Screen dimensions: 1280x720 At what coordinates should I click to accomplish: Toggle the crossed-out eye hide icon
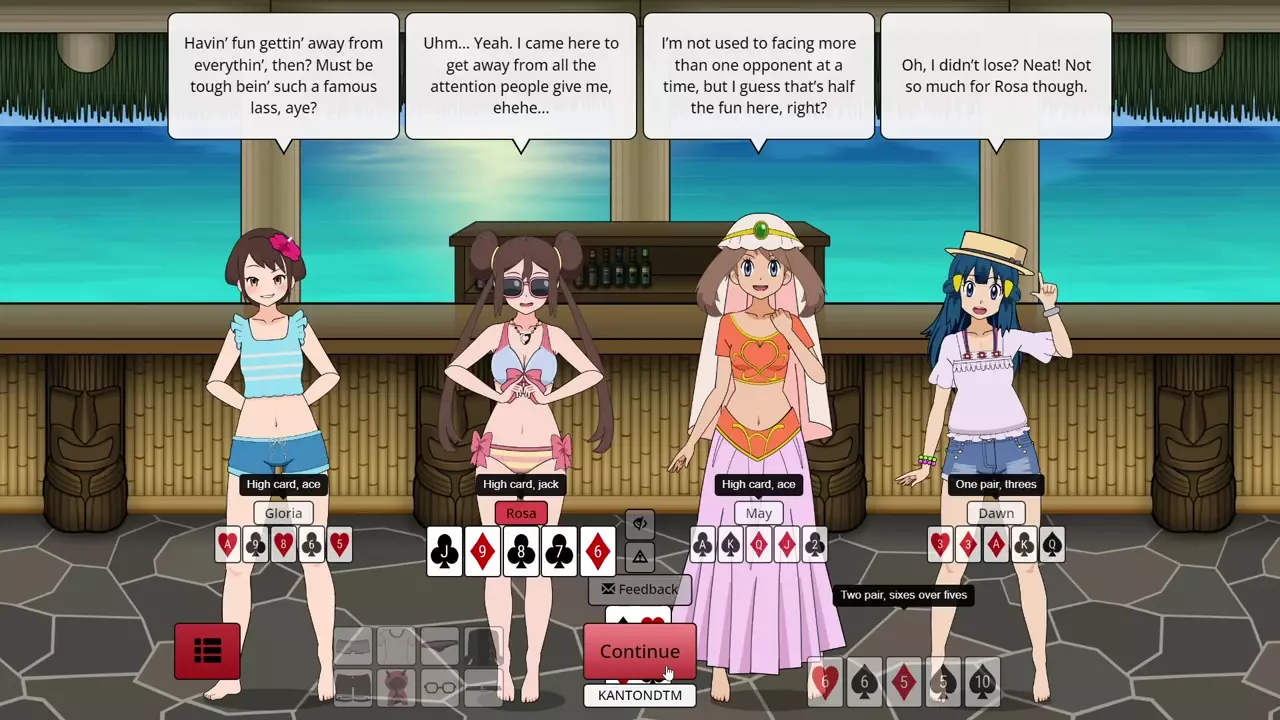[x=640, y=523]
